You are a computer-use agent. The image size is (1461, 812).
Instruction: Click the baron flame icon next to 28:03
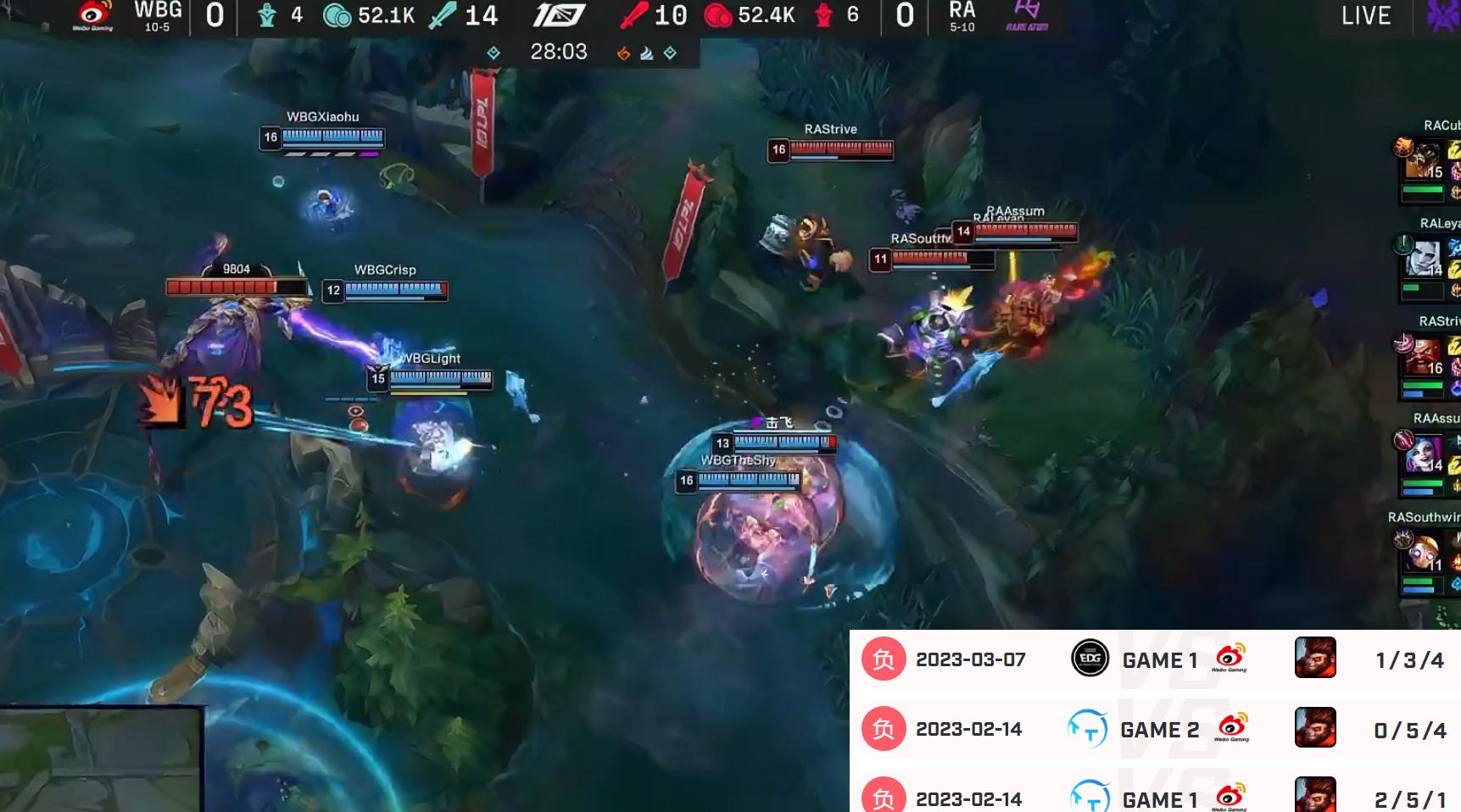625,52
